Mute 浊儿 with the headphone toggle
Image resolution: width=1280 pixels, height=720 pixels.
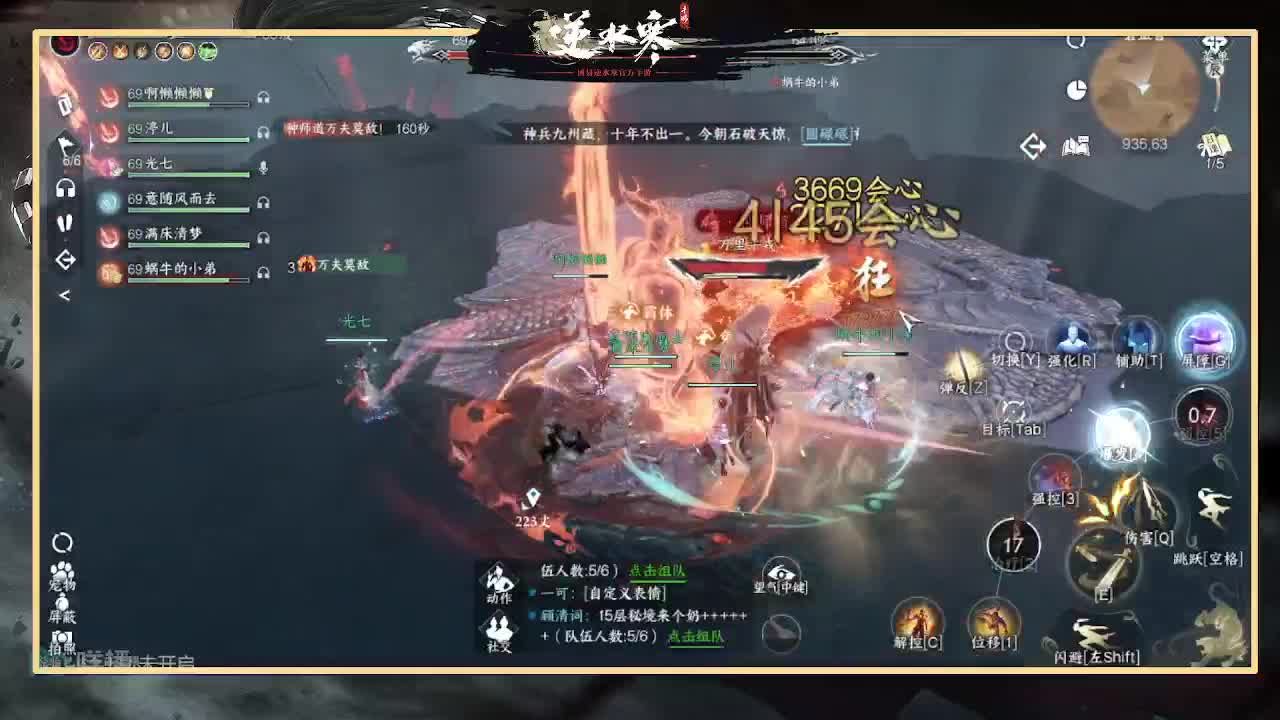click(x=264, y=132)
